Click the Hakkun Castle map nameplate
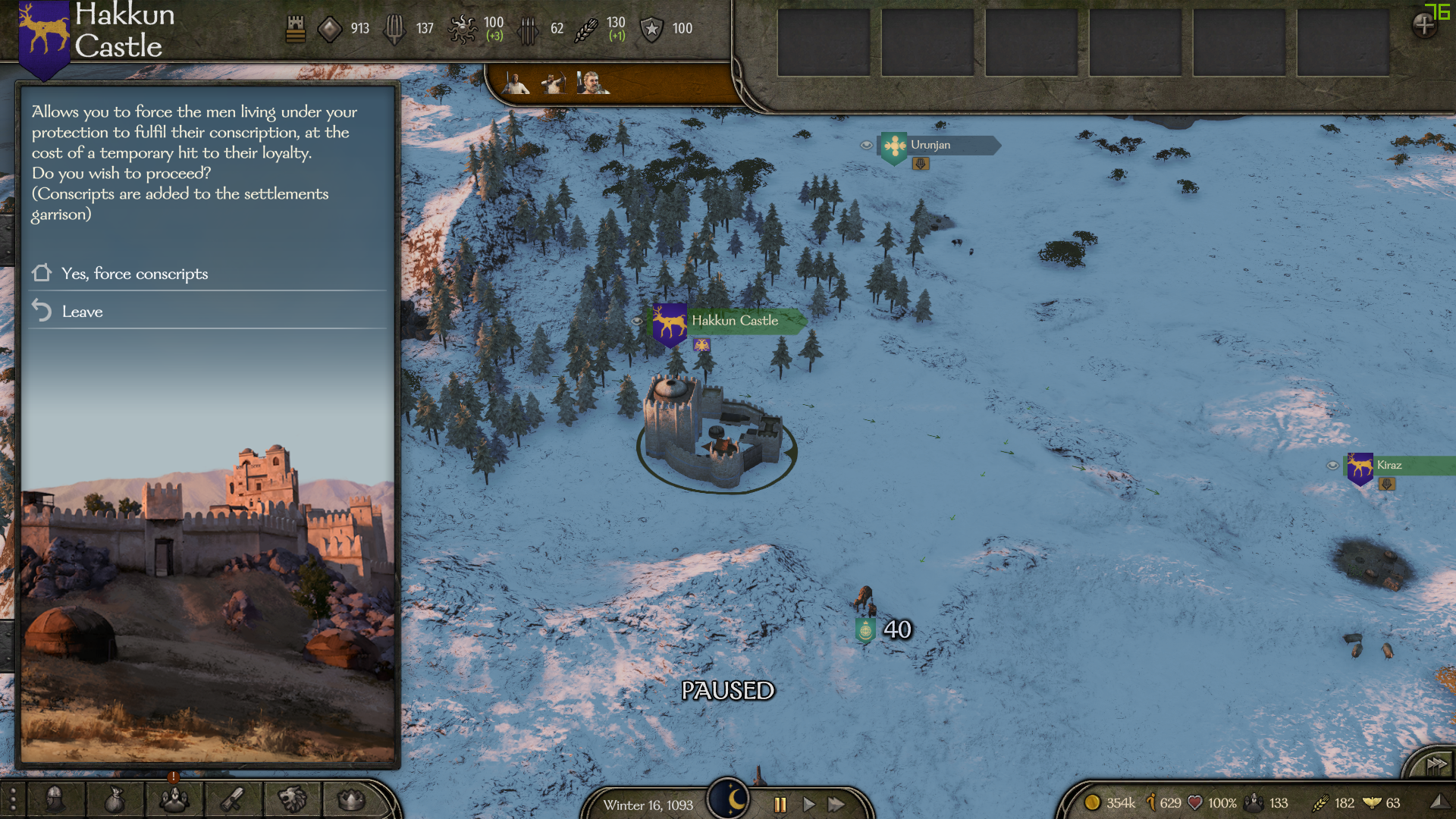This screenshot has width=1456, height=819. [x=734, y=321]
